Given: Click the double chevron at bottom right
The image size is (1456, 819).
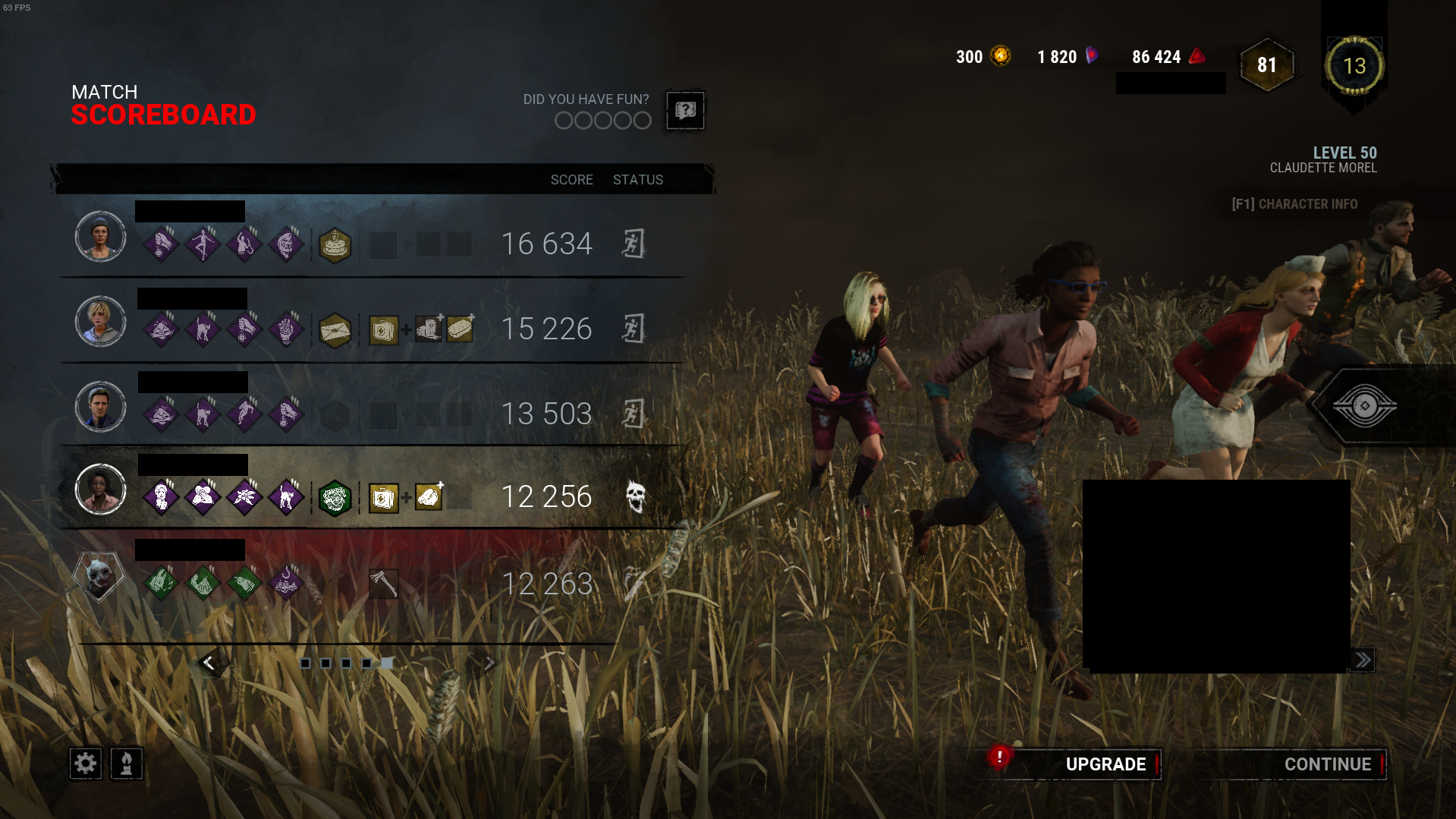Looking at the screenshot, I should pyautogui.click(x=1362, y=660).
